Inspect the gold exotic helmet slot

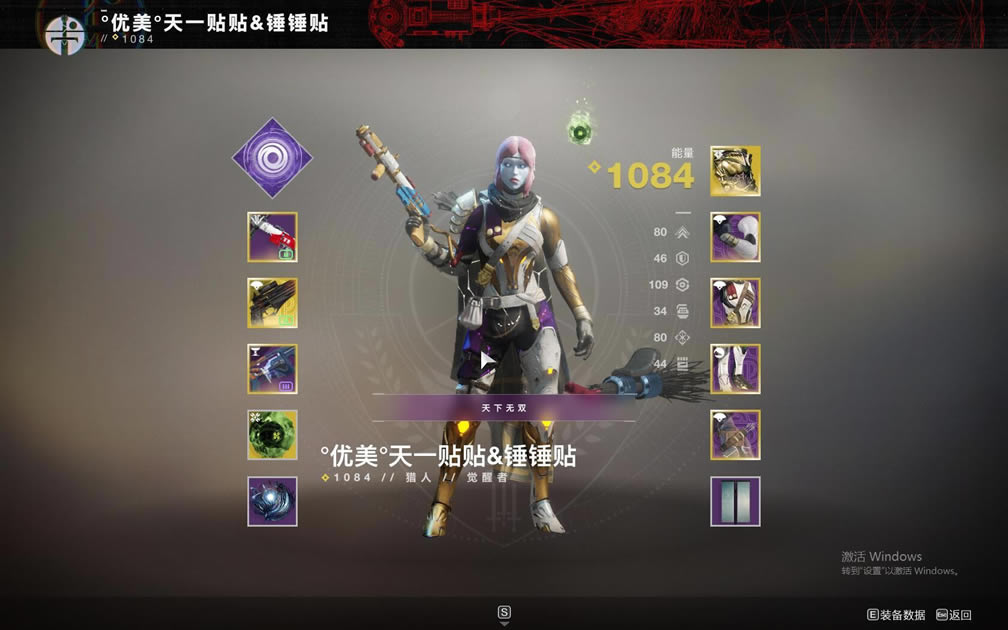(735, 171)
